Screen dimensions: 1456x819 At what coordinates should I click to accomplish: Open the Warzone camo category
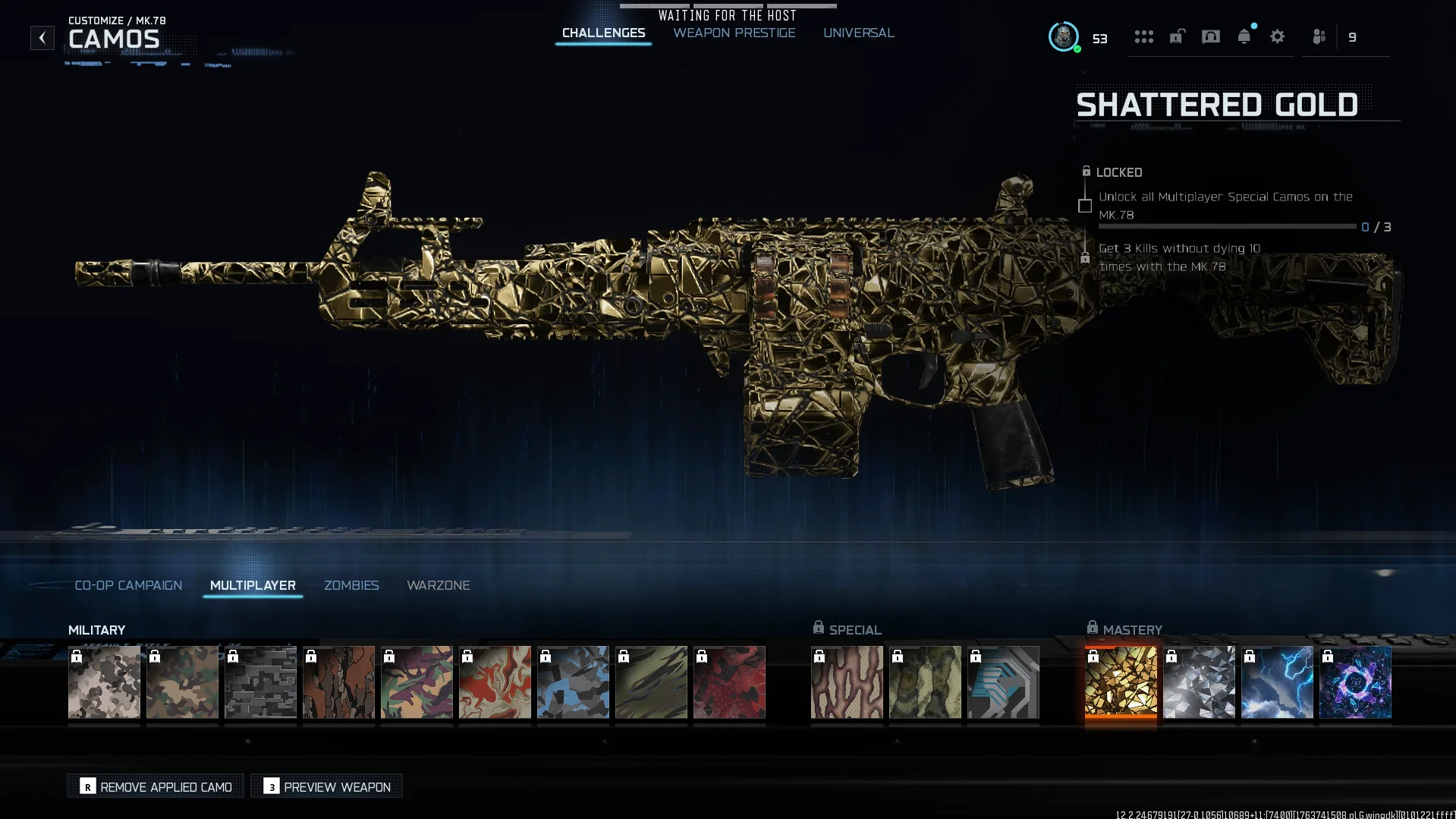[x=438, y=585]
